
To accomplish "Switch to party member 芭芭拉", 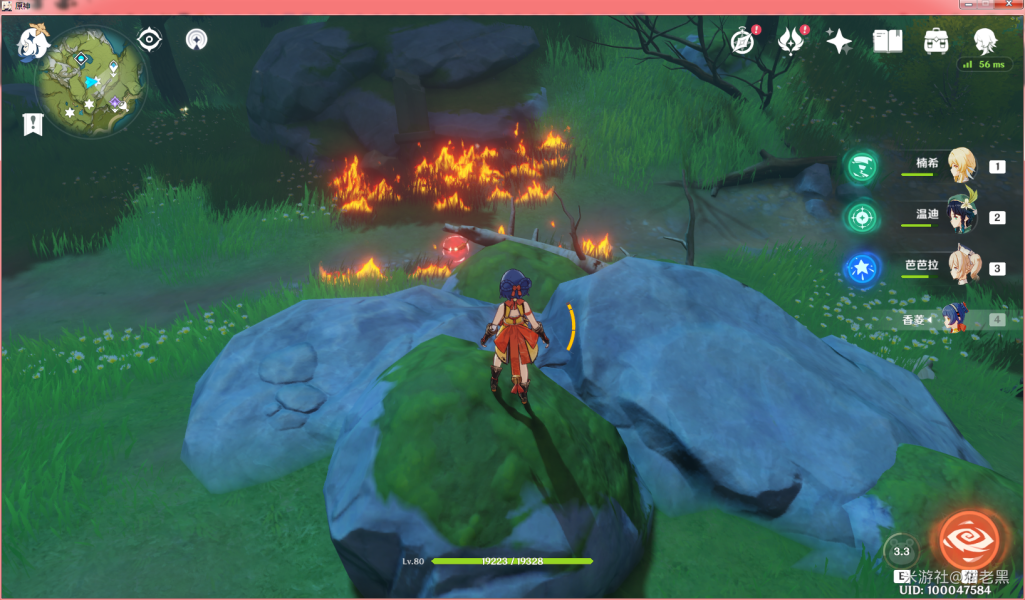I will [962, 267].
